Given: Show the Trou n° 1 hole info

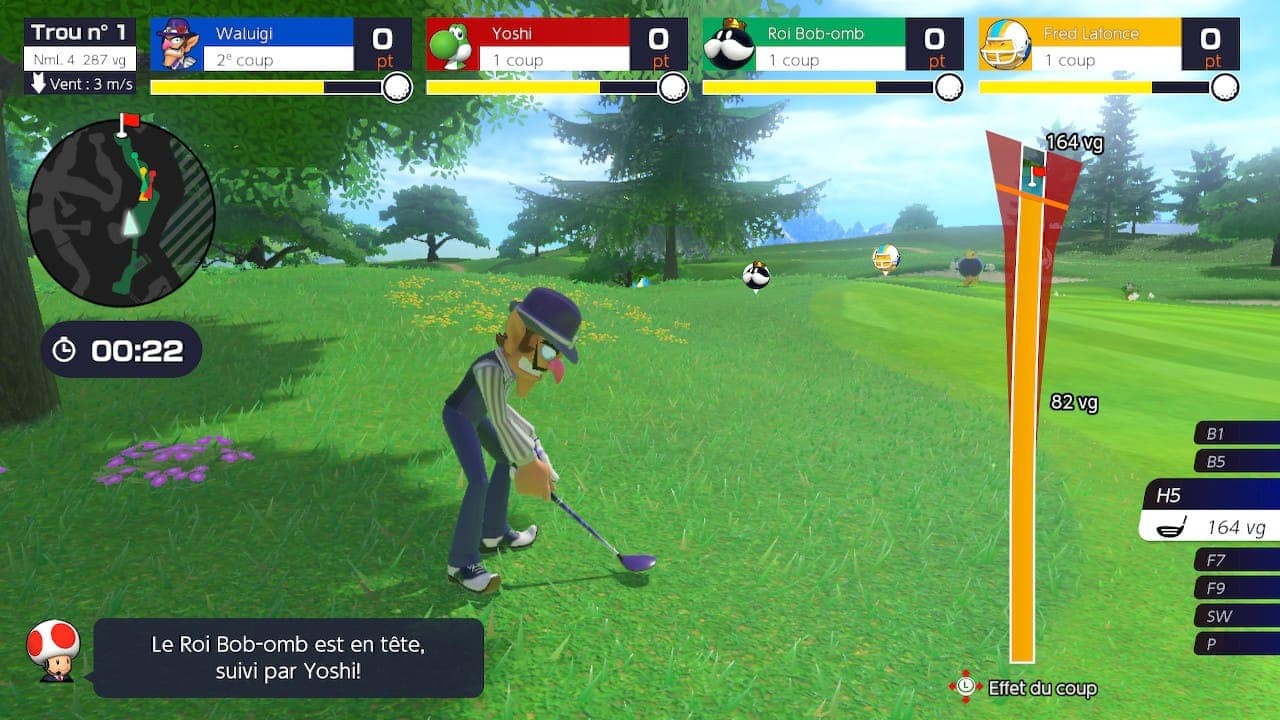Looking at the screenshot, I should point(80,56).
